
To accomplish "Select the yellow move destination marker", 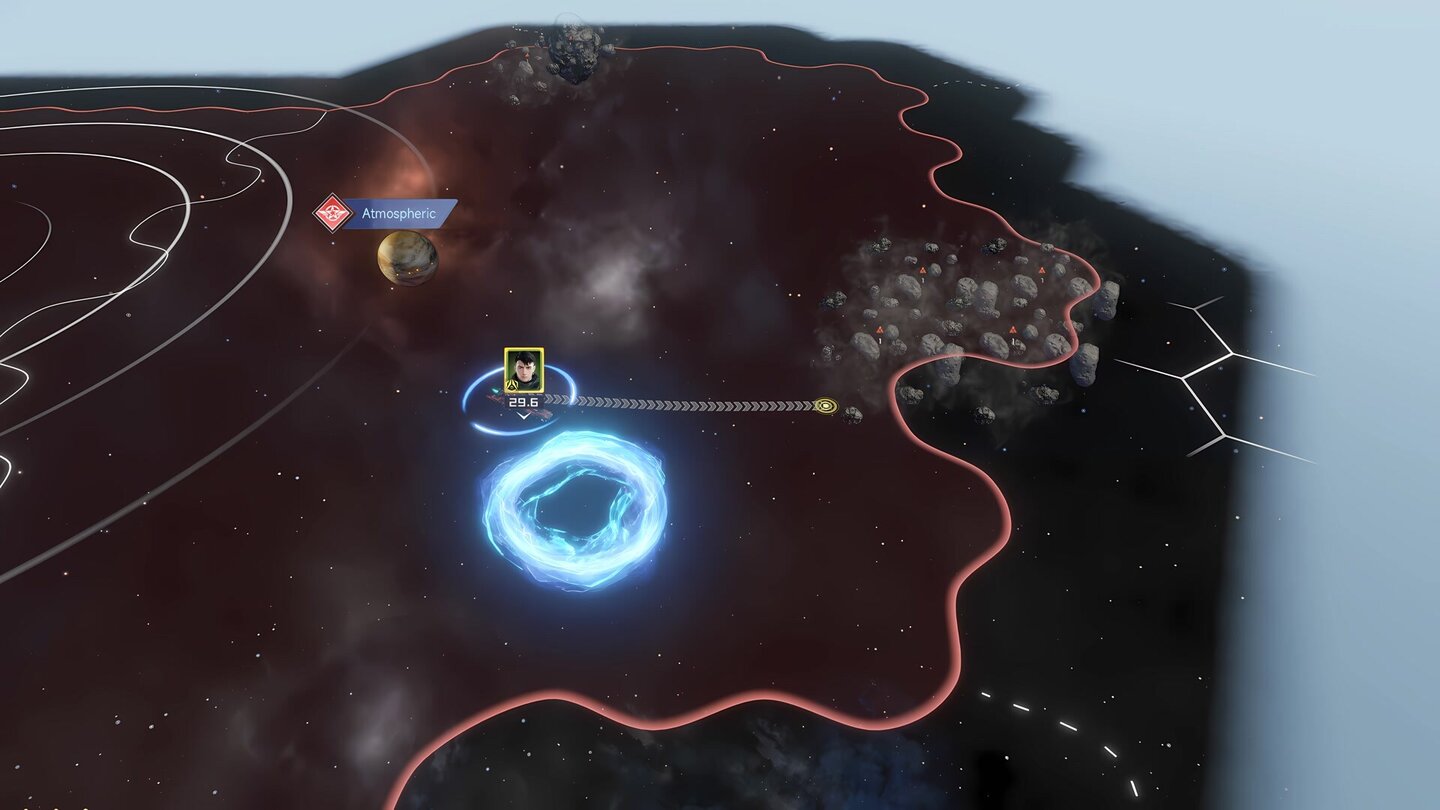I will [x=825, y=405].
